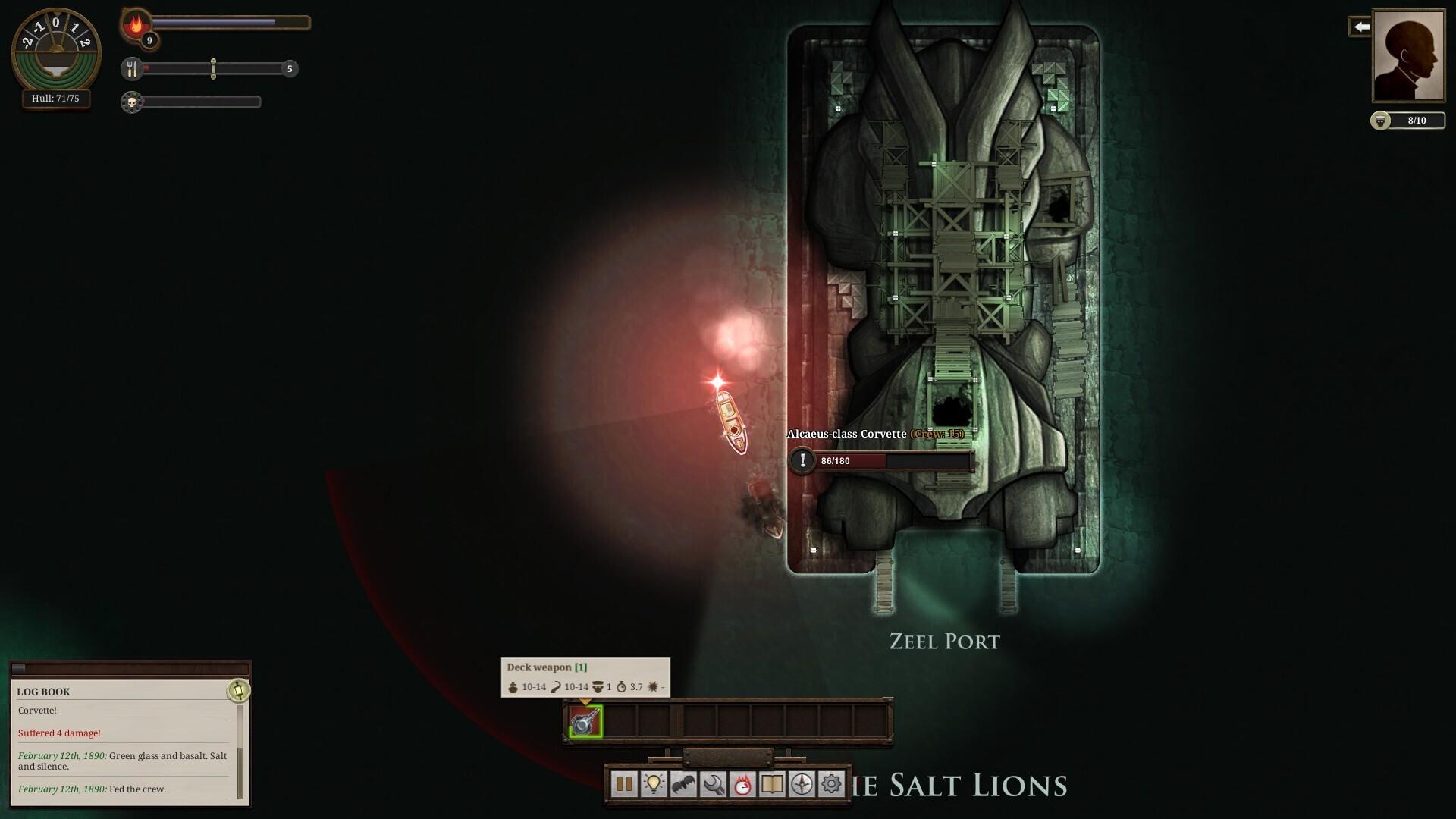Toggle the ship's lightbulb lamp
This screenshot has width=1456, height=819.
[654, 784]
